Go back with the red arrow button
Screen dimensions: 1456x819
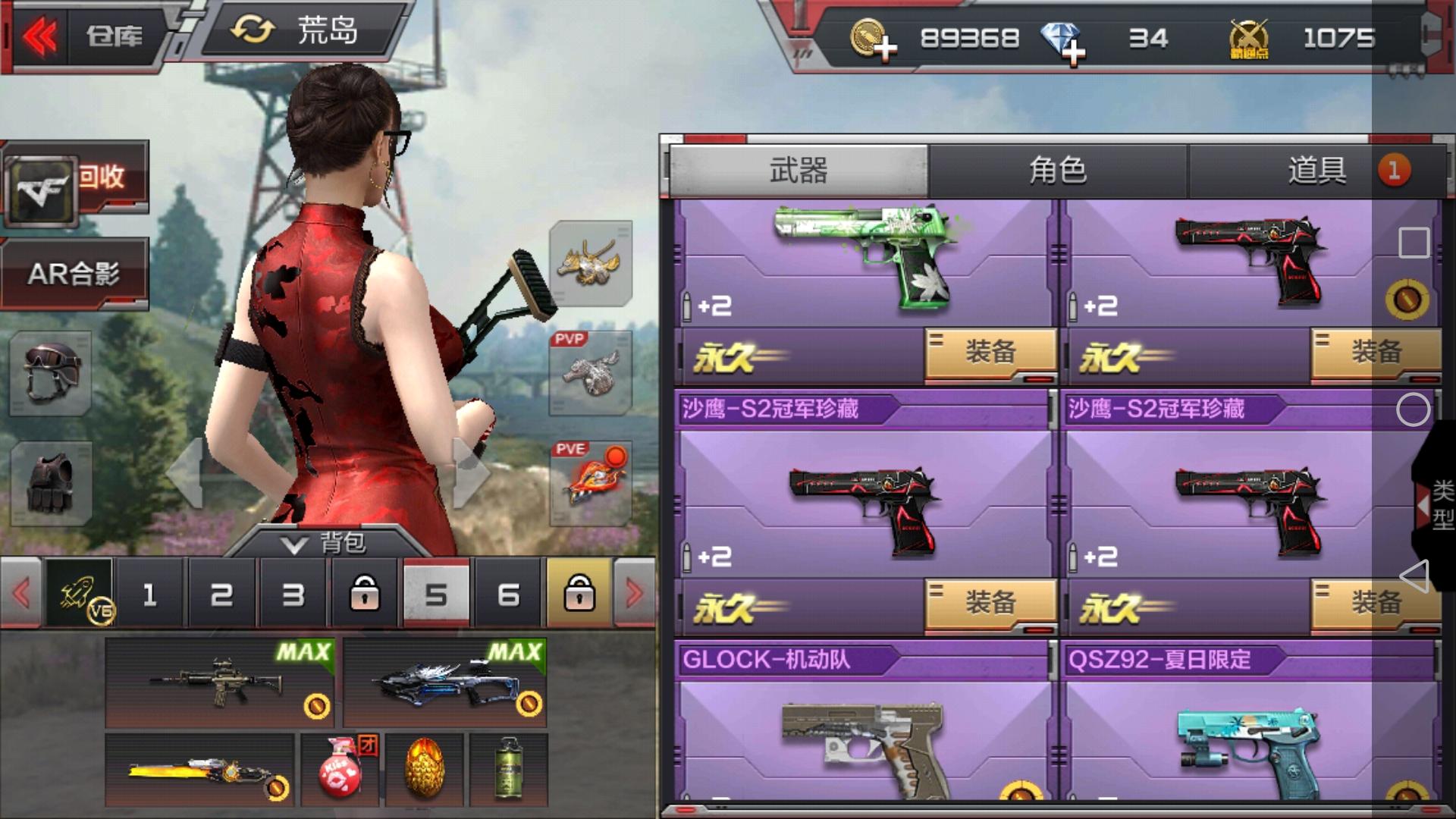39,36
